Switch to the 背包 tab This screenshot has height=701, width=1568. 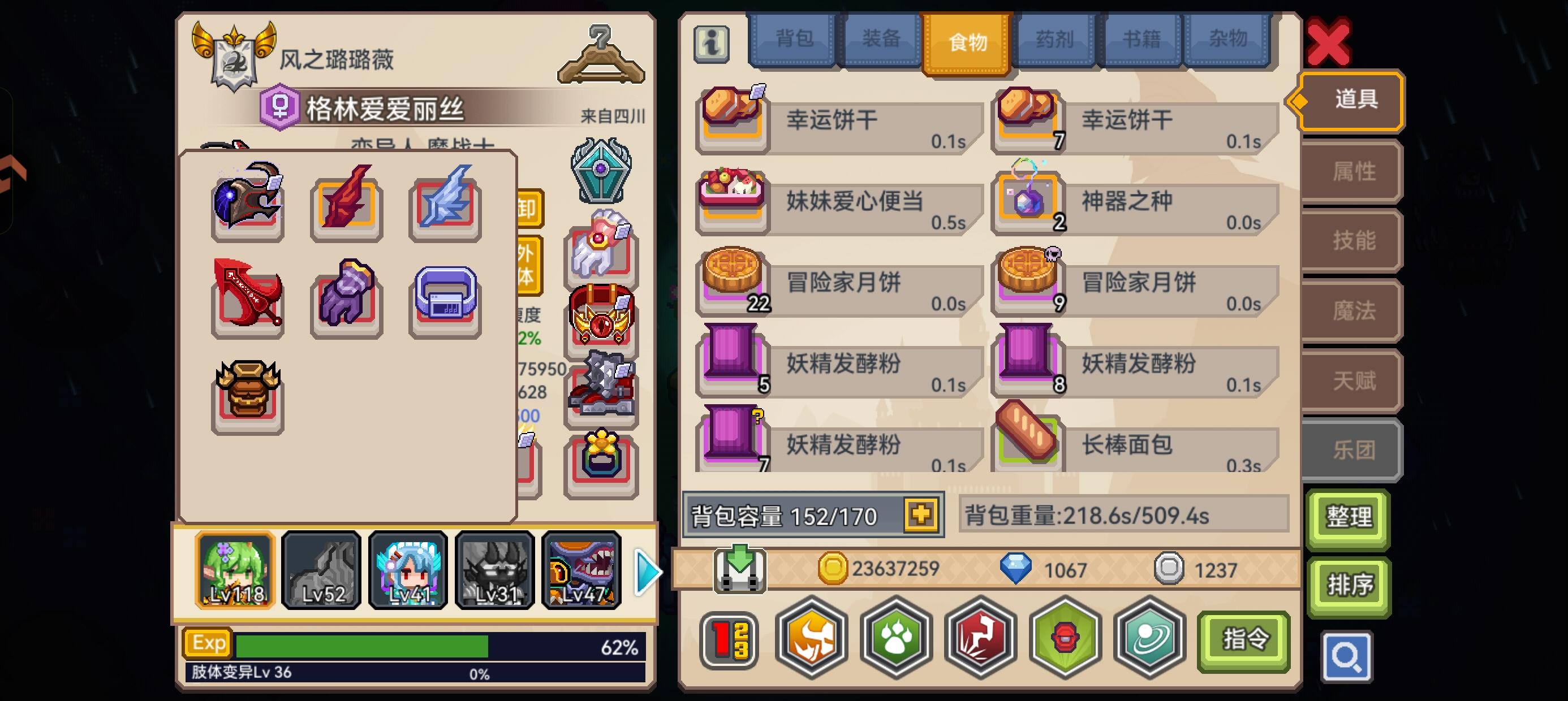[x=792, y=38]
